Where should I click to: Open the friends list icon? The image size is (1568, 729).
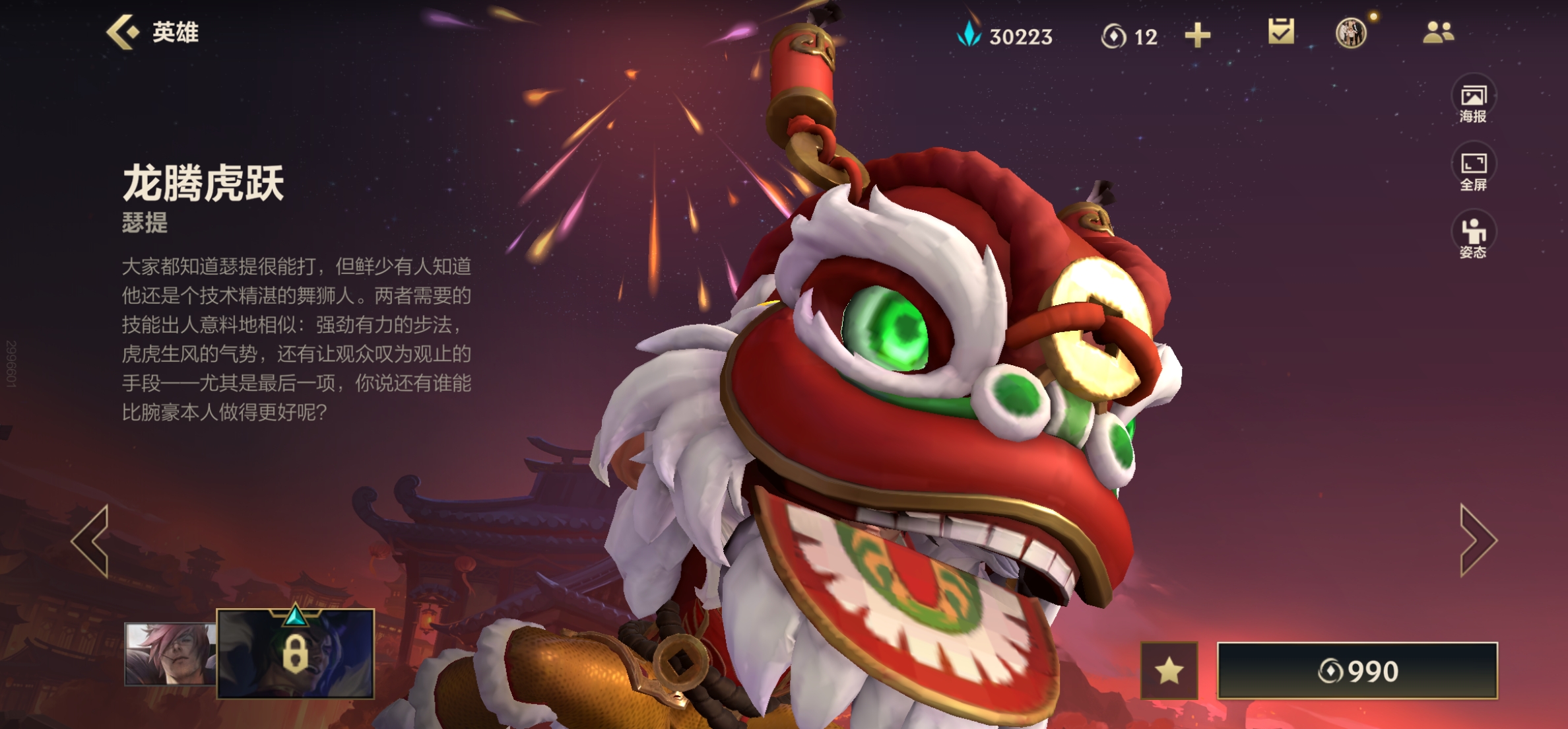1438,32
